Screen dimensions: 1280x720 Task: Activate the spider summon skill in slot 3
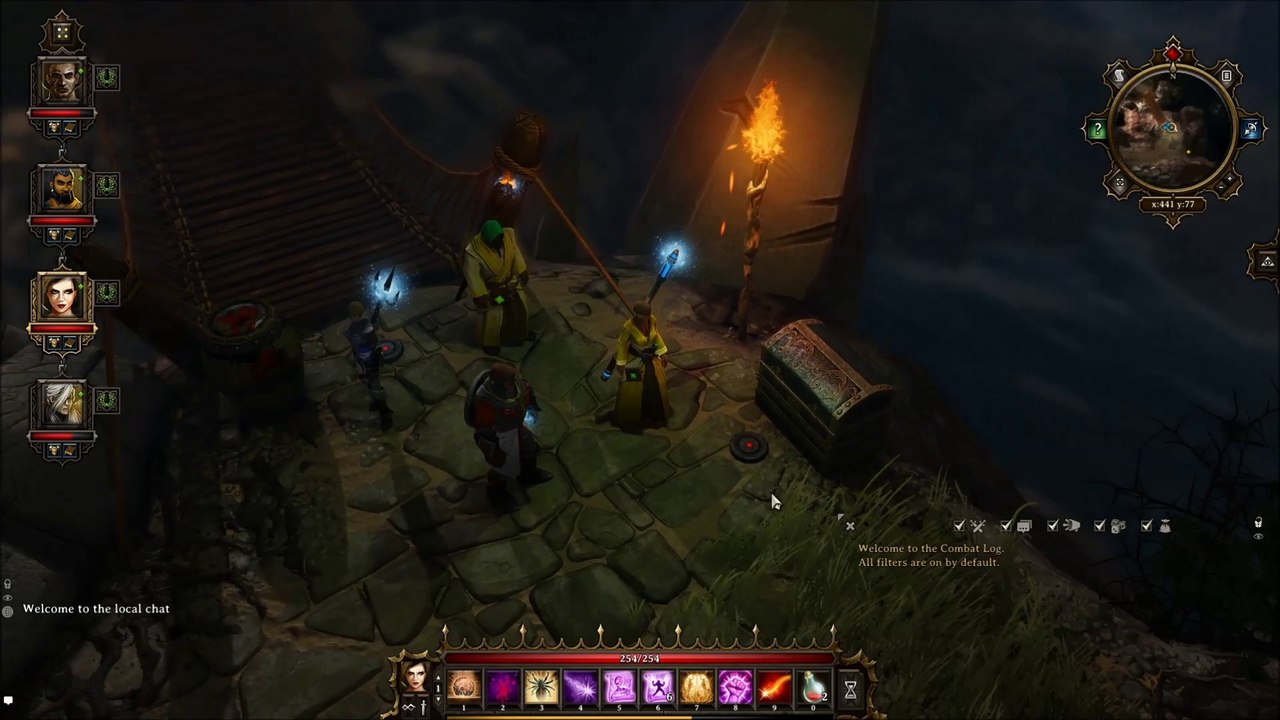pyautogui.click(x=541, y=688)
